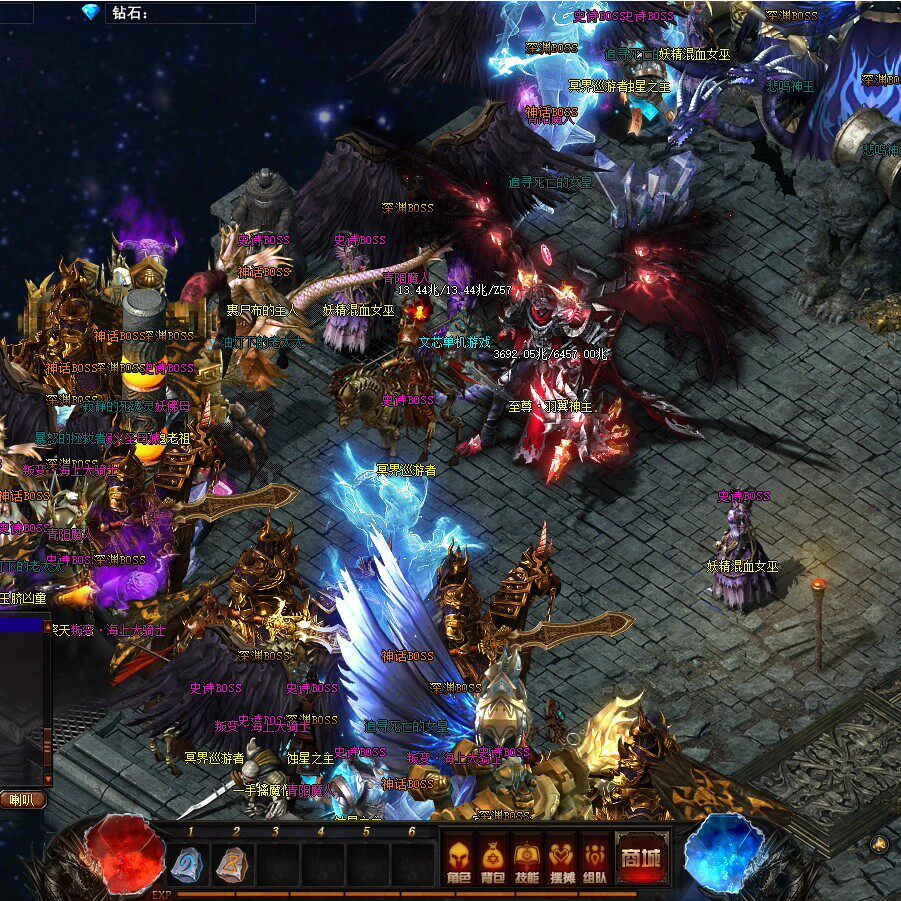Screen dimensions: 901x901
Task: Click the 喇叭 horn button
Action: [22, 799]
